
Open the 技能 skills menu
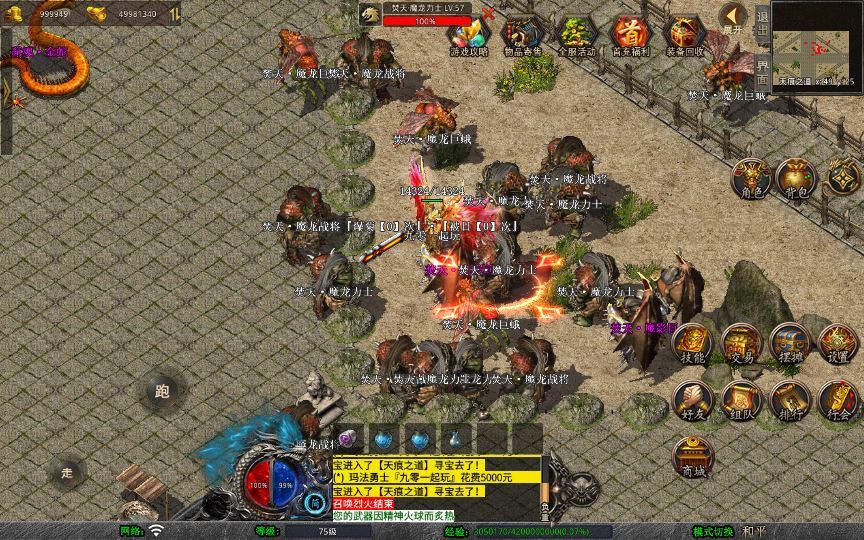(692, 343)
